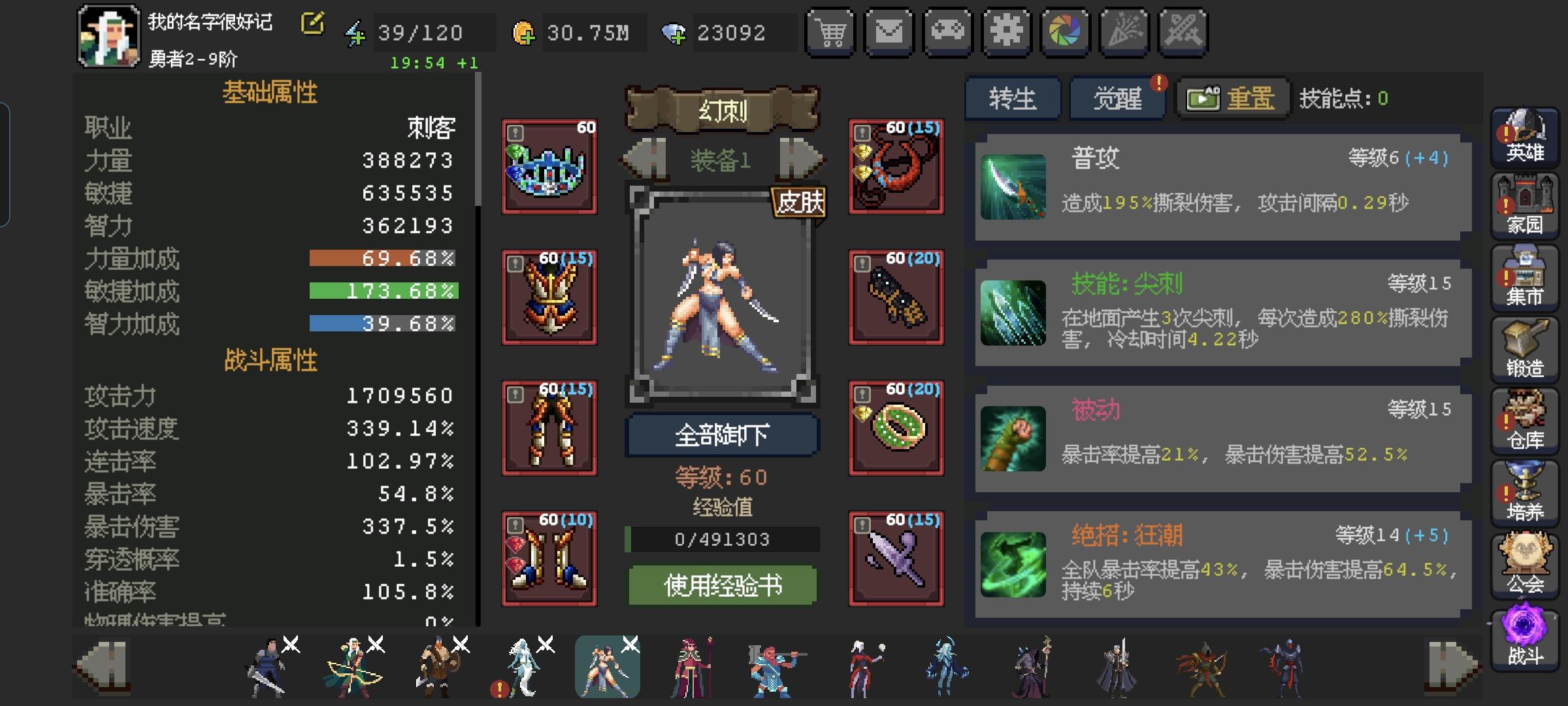The height and width of the screenshot is (706, 1568).
Task: Click the 0/491303 experience progress bar
Action: [723, 539]
